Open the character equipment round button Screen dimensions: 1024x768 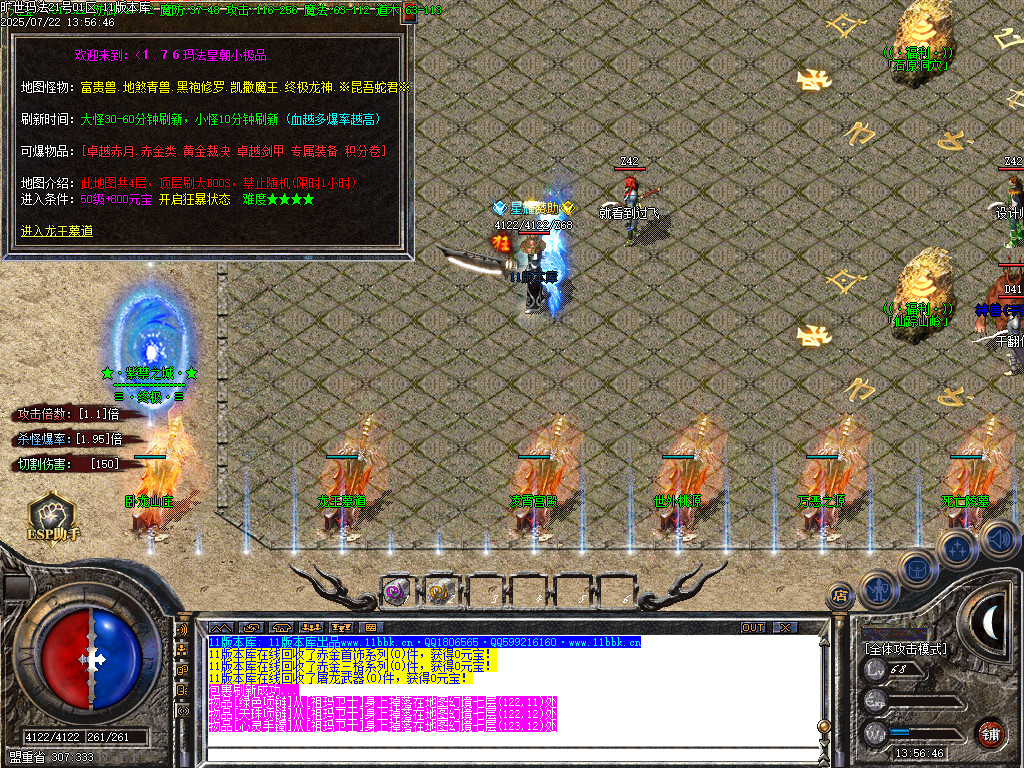(x=877, y=590)
